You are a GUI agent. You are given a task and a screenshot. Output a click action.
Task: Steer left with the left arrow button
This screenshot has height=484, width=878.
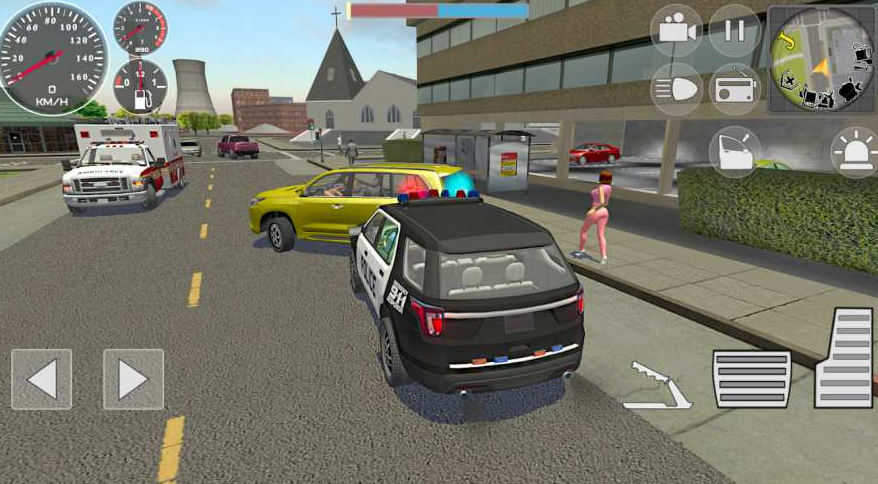(x=42, y=379)
